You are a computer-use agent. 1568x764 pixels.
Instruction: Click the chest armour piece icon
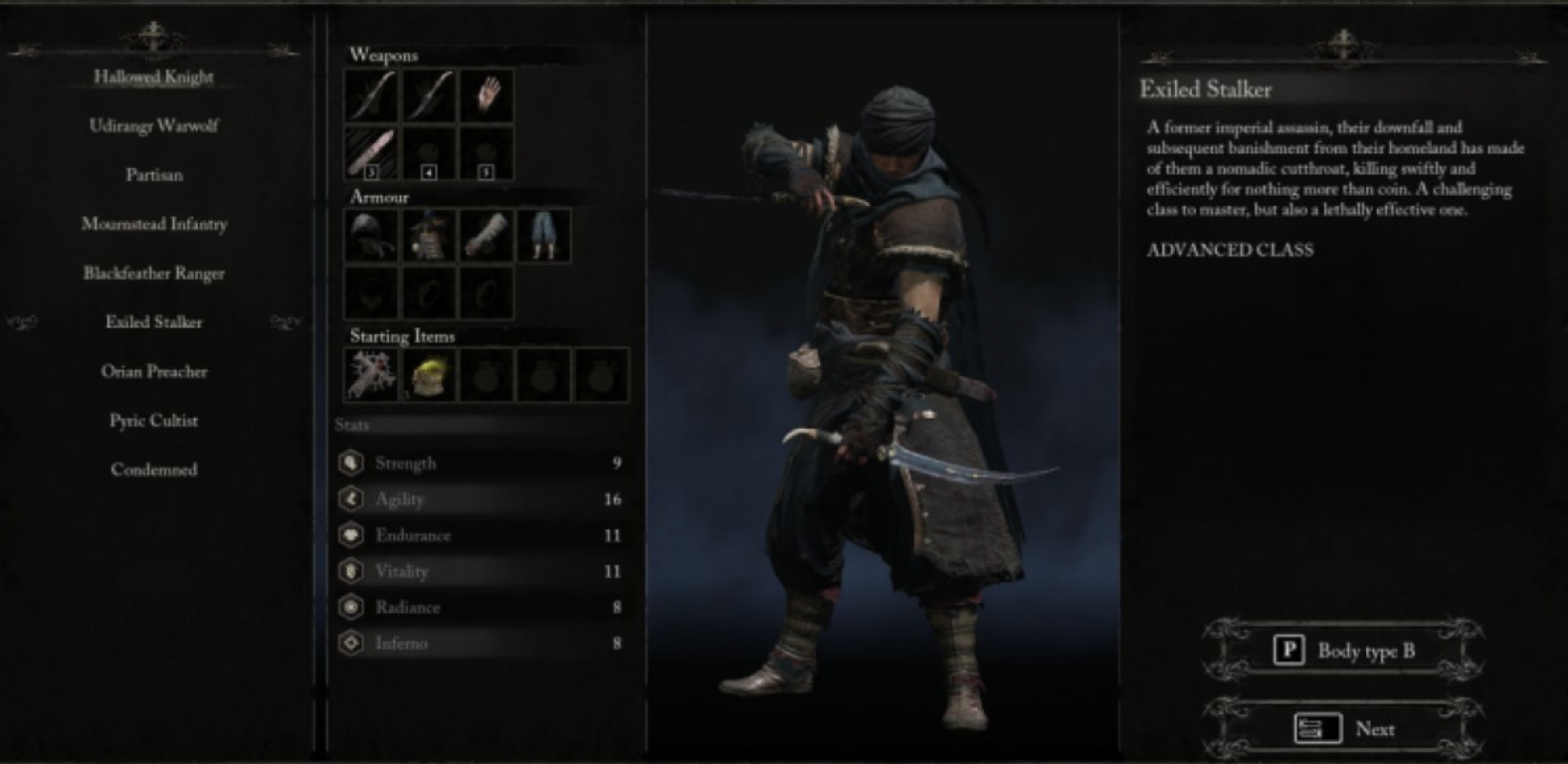tap(428, 237)
